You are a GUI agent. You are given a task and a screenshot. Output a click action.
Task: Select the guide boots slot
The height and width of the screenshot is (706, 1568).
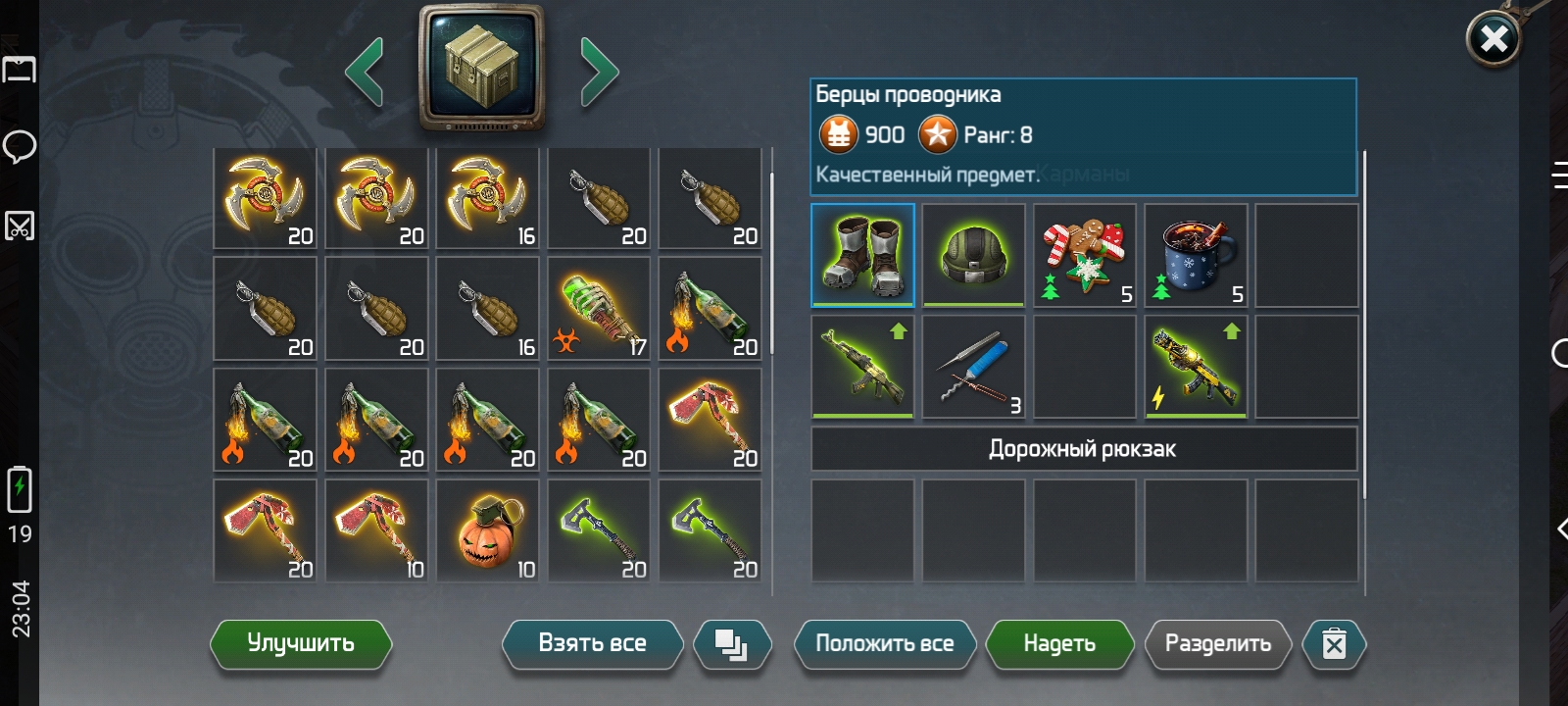click(x=862, y=255)
